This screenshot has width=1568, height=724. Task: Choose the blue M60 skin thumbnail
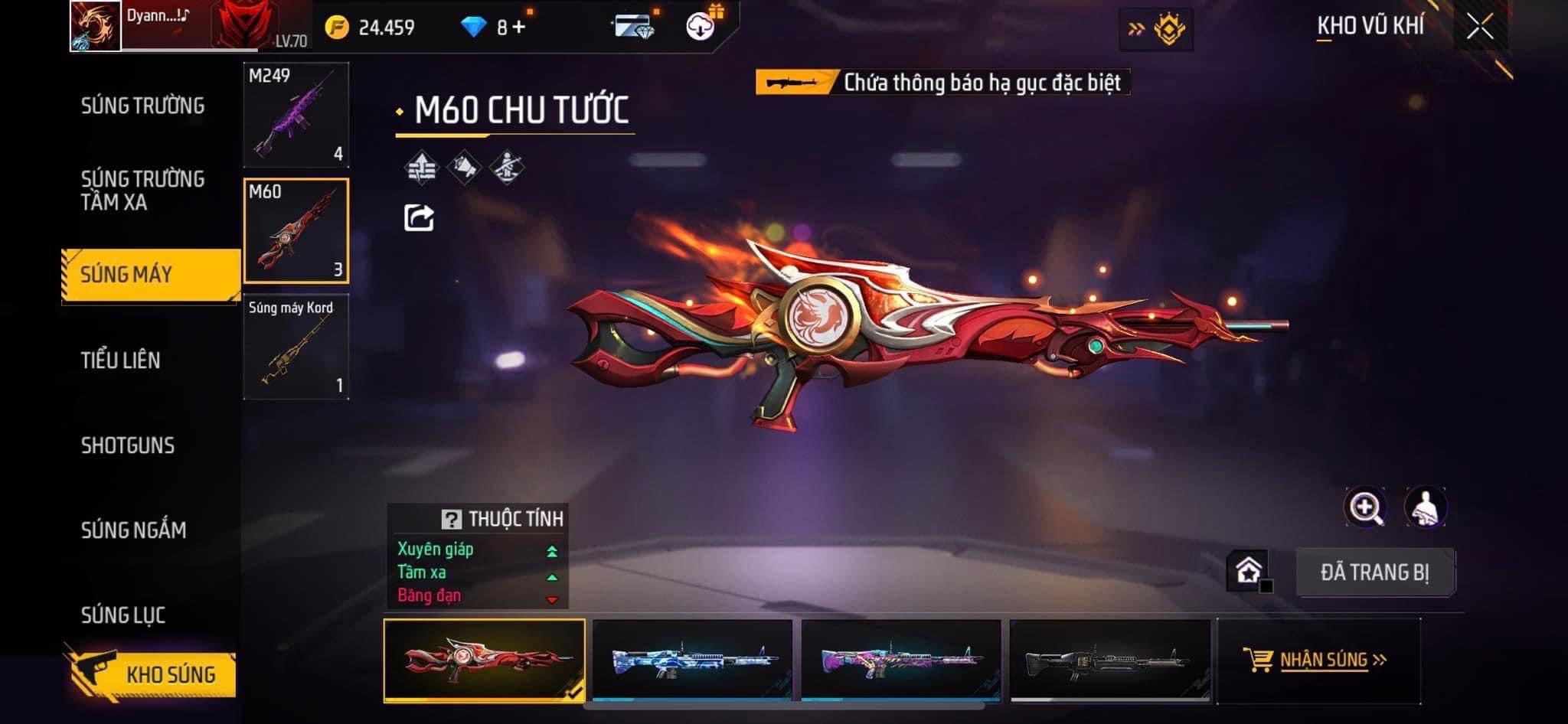point(692,660)
